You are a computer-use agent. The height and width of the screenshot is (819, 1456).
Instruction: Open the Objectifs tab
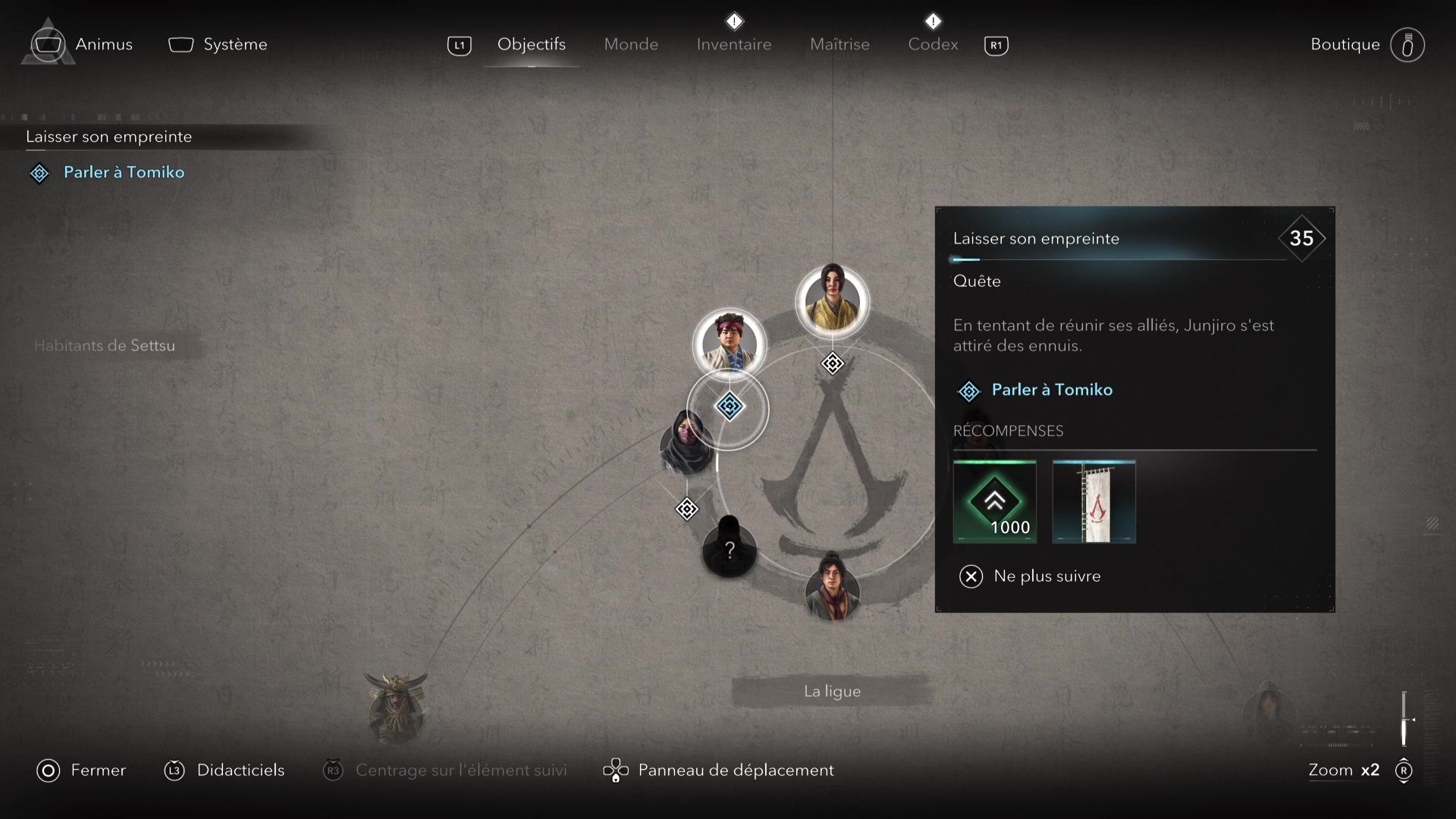point(531,44)
